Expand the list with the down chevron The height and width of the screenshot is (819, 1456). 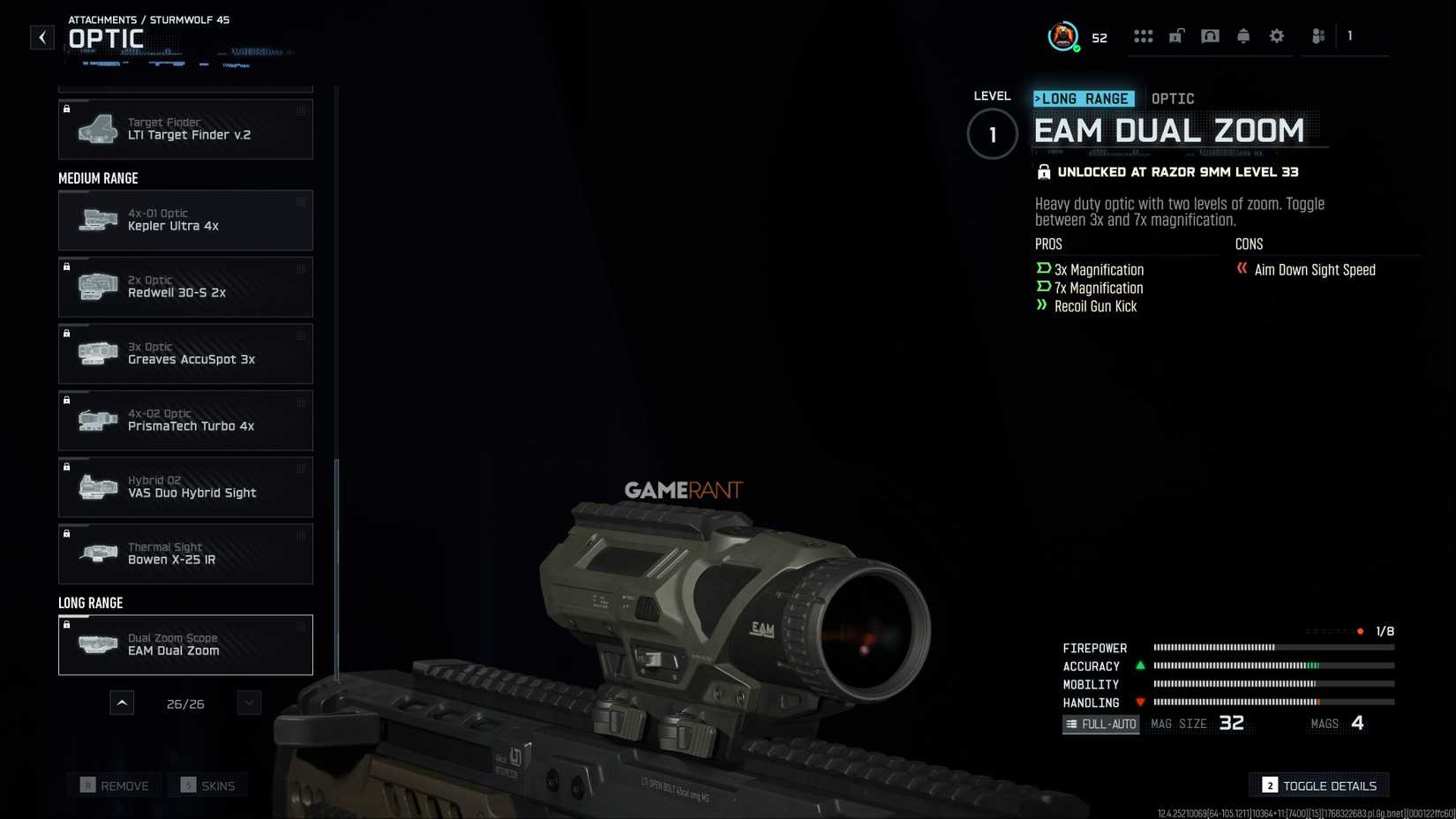(248, 703)
